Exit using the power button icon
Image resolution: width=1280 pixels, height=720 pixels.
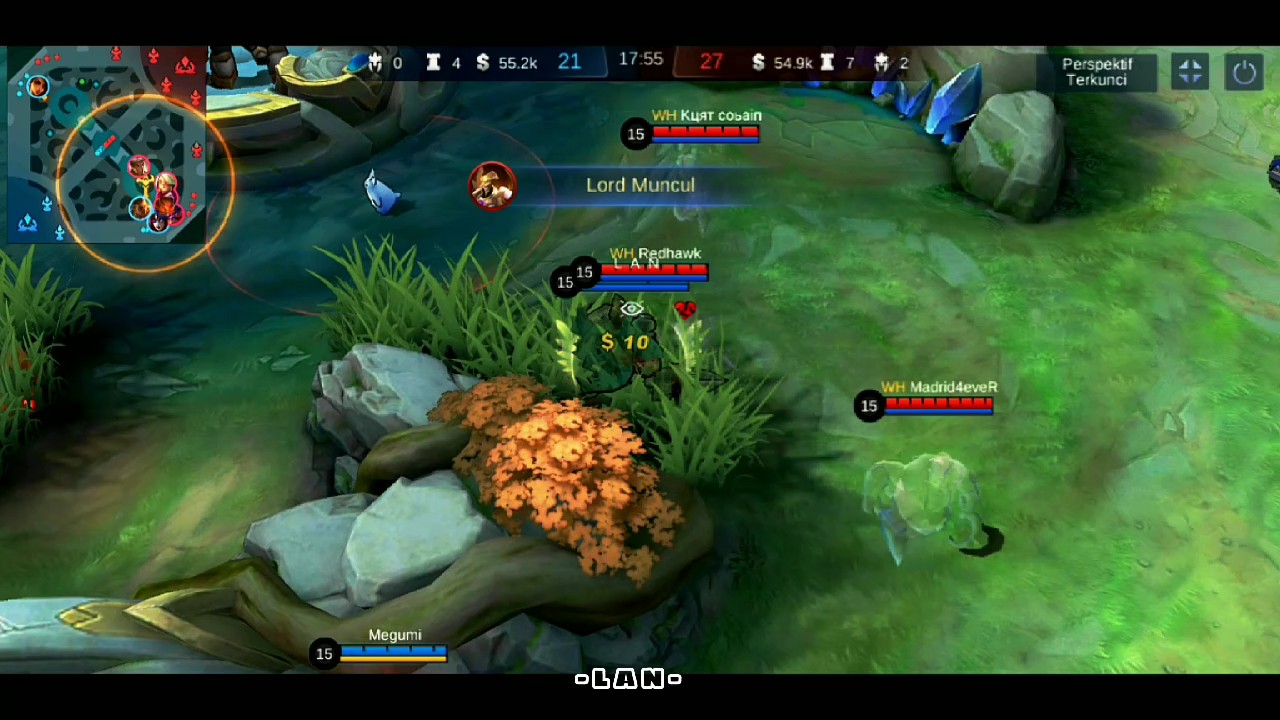tap(1244, 72)
